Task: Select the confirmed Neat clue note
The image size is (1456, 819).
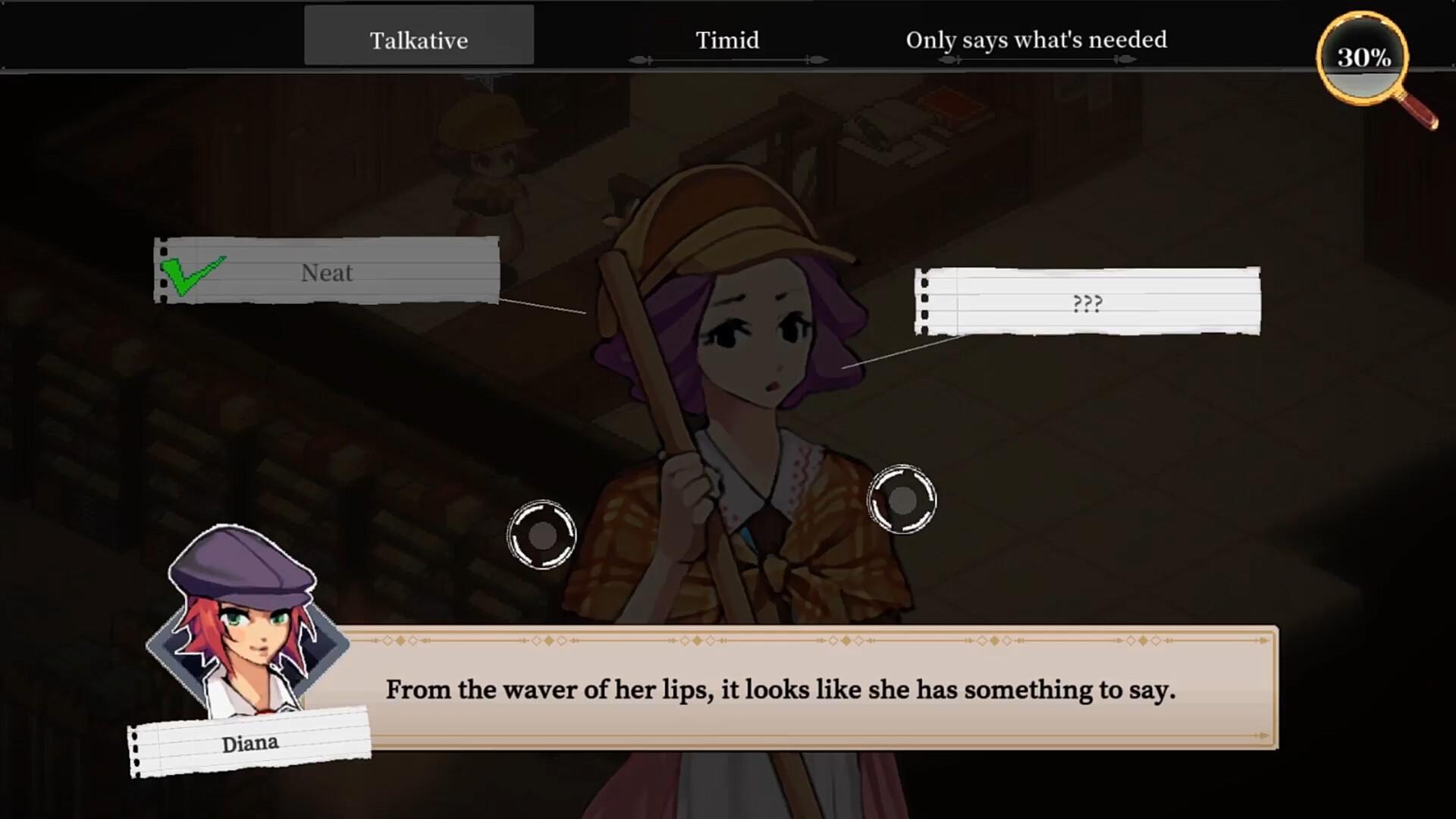Action: pyautogui.click(x=327, y=271)
